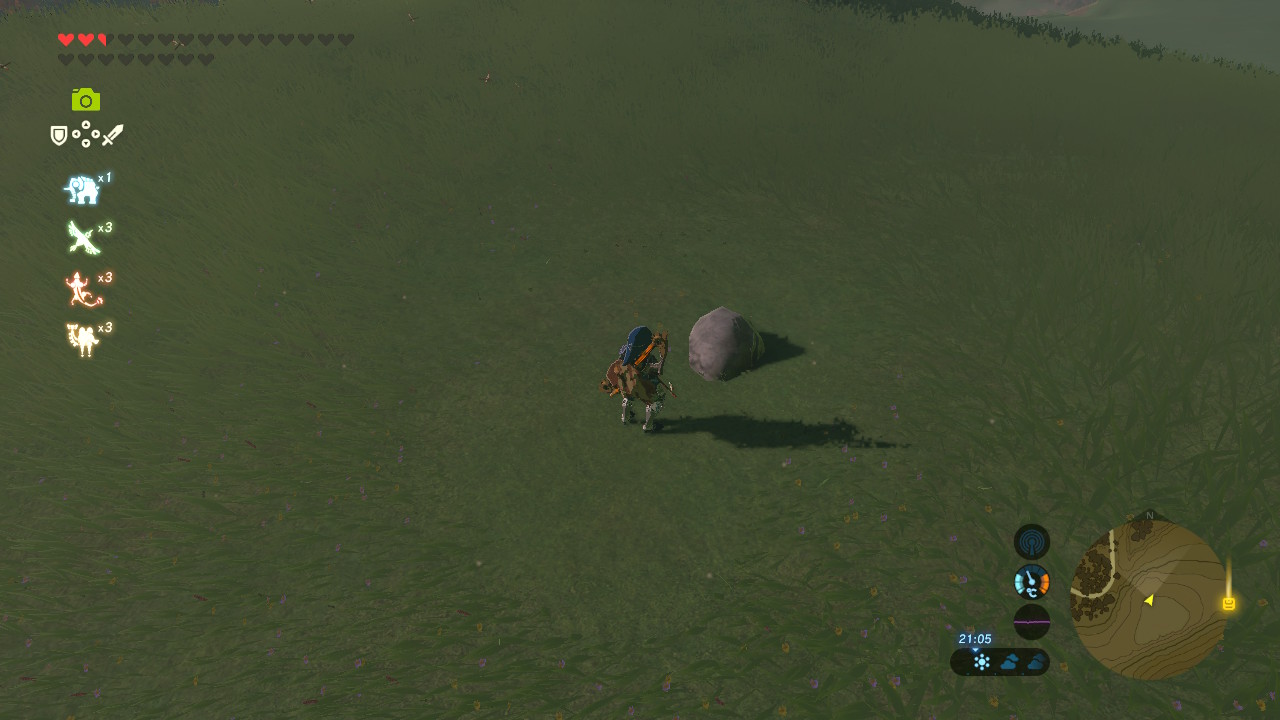Image resolution: width=1280 pixels, height=720 pixels.
Task: Activate Mipha's Grace elephant icon
Action: 83,189
